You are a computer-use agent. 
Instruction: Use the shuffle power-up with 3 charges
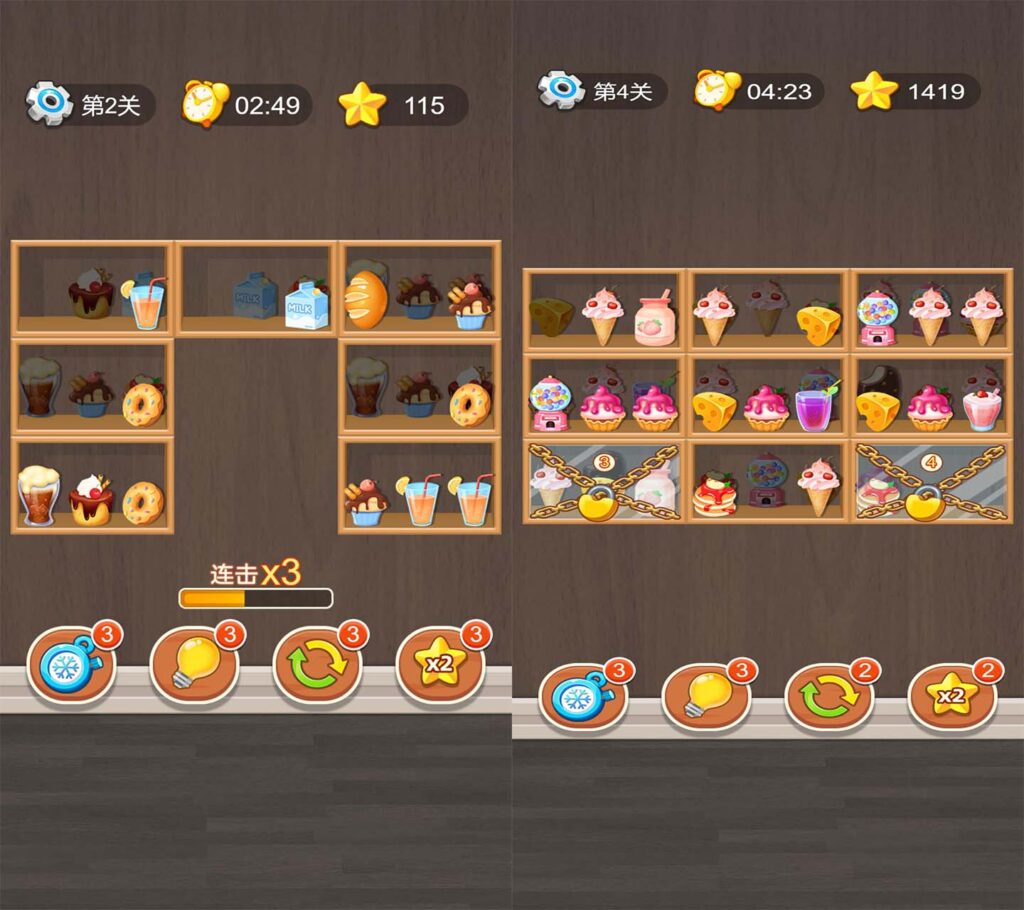coord(317,663)
